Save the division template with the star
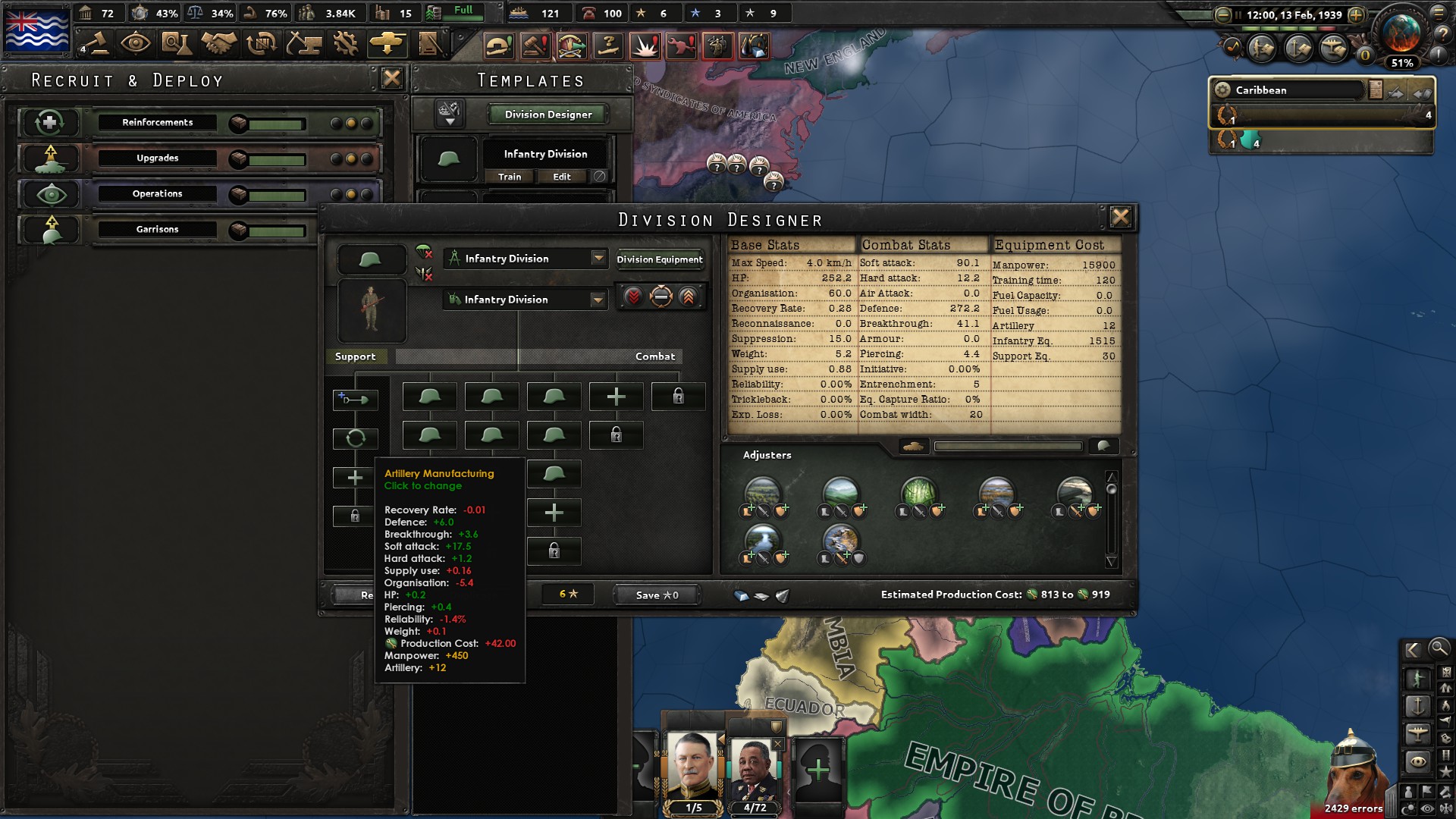 coord(656,595)
